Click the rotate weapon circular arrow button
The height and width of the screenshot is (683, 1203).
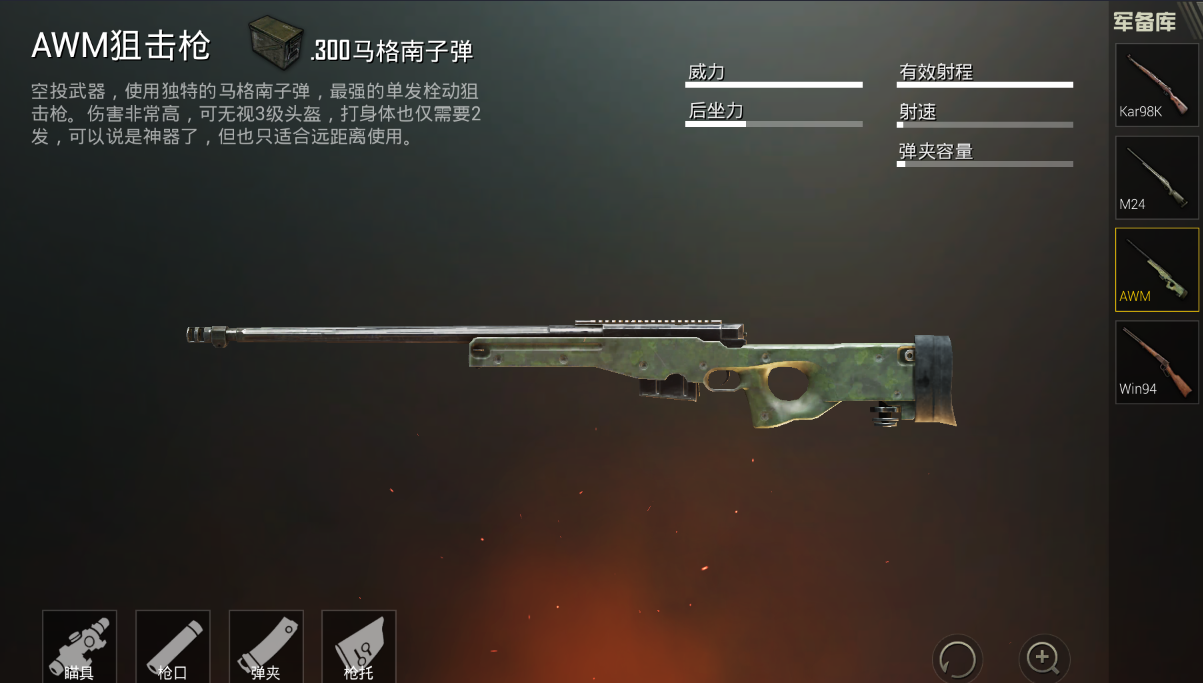(956, 659)
